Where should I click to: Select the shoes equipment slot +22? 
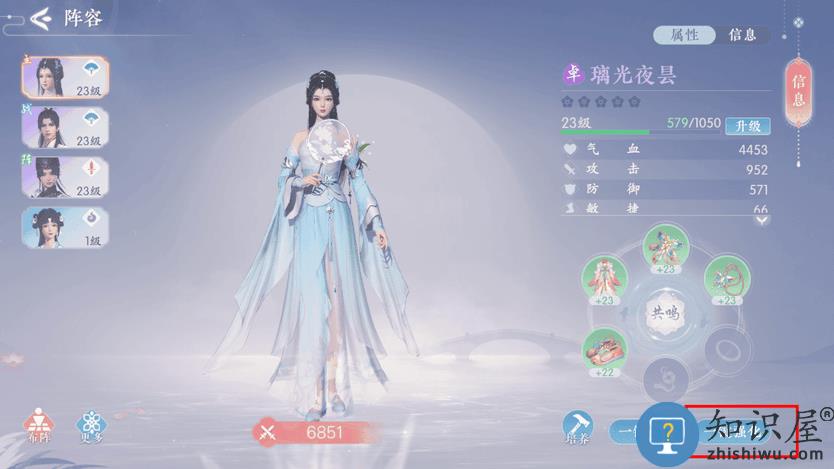604,350
